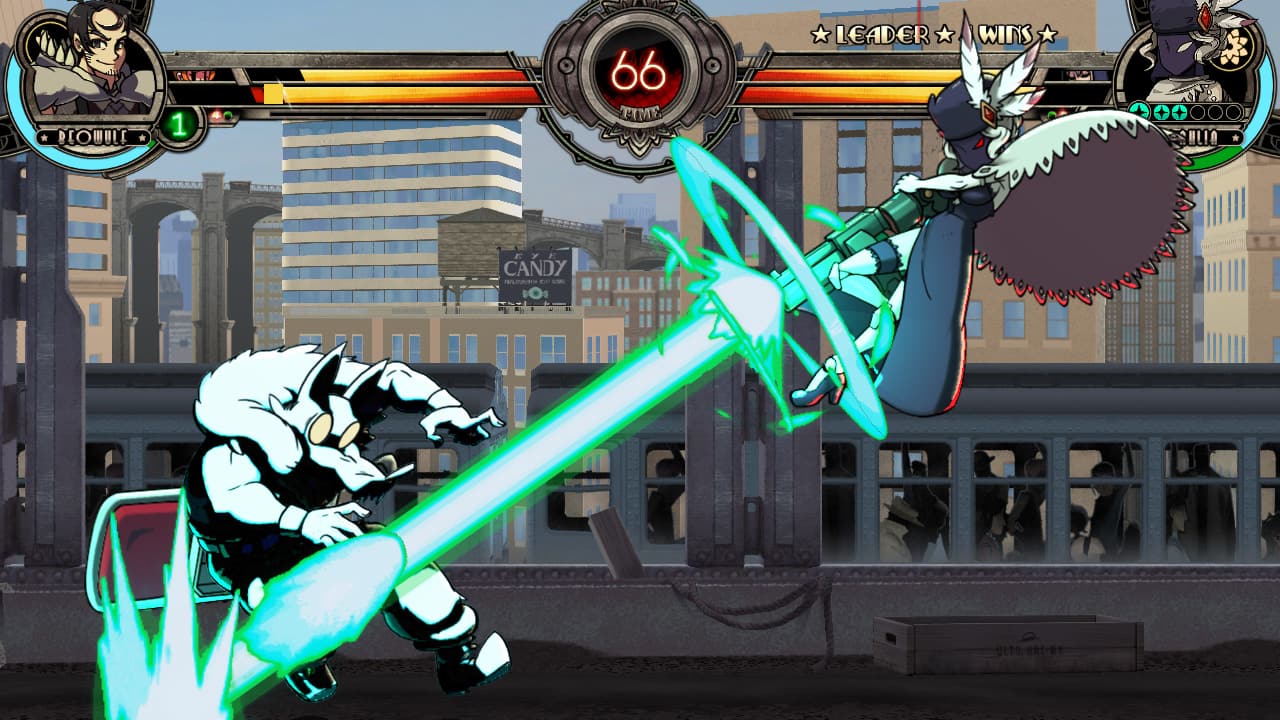Viewport: 1280px width, 720px height.
Task: Toggle the small star on right nameplate
Action: click(x=1236, y=137)
